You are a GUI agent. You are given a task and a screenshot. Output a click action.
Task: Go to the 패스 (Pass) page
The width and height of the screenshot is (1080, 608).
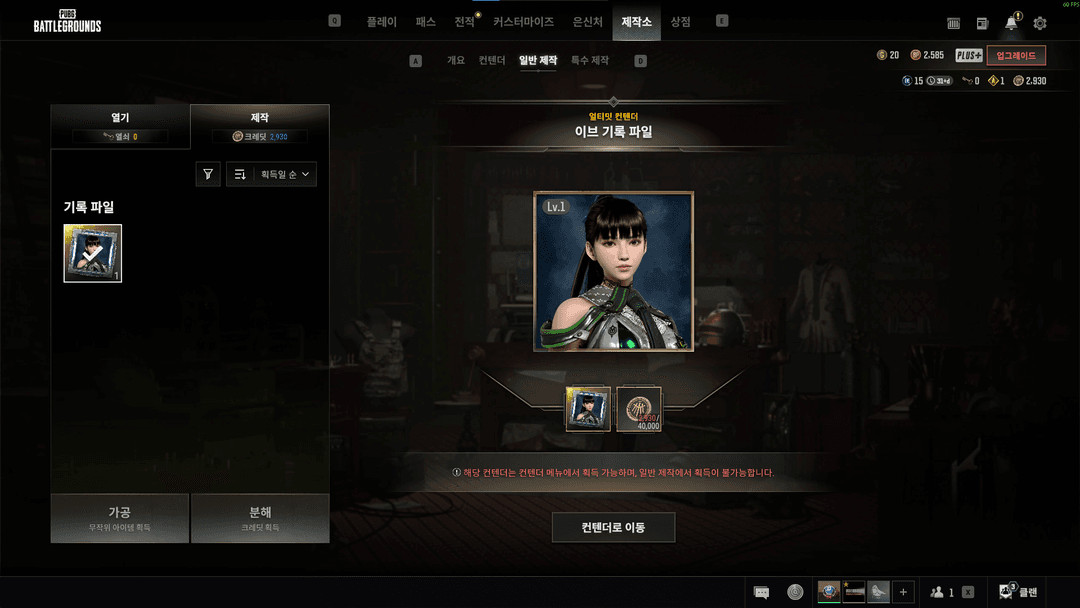[x=426, y=21]
